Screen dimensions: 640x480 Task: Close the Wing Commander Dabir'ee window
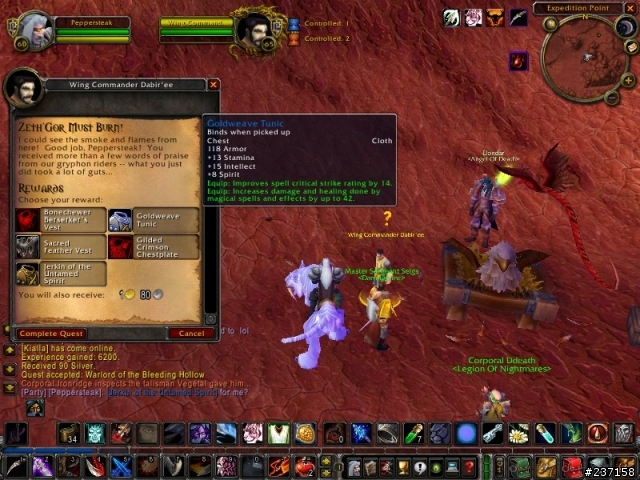[213, 85]
